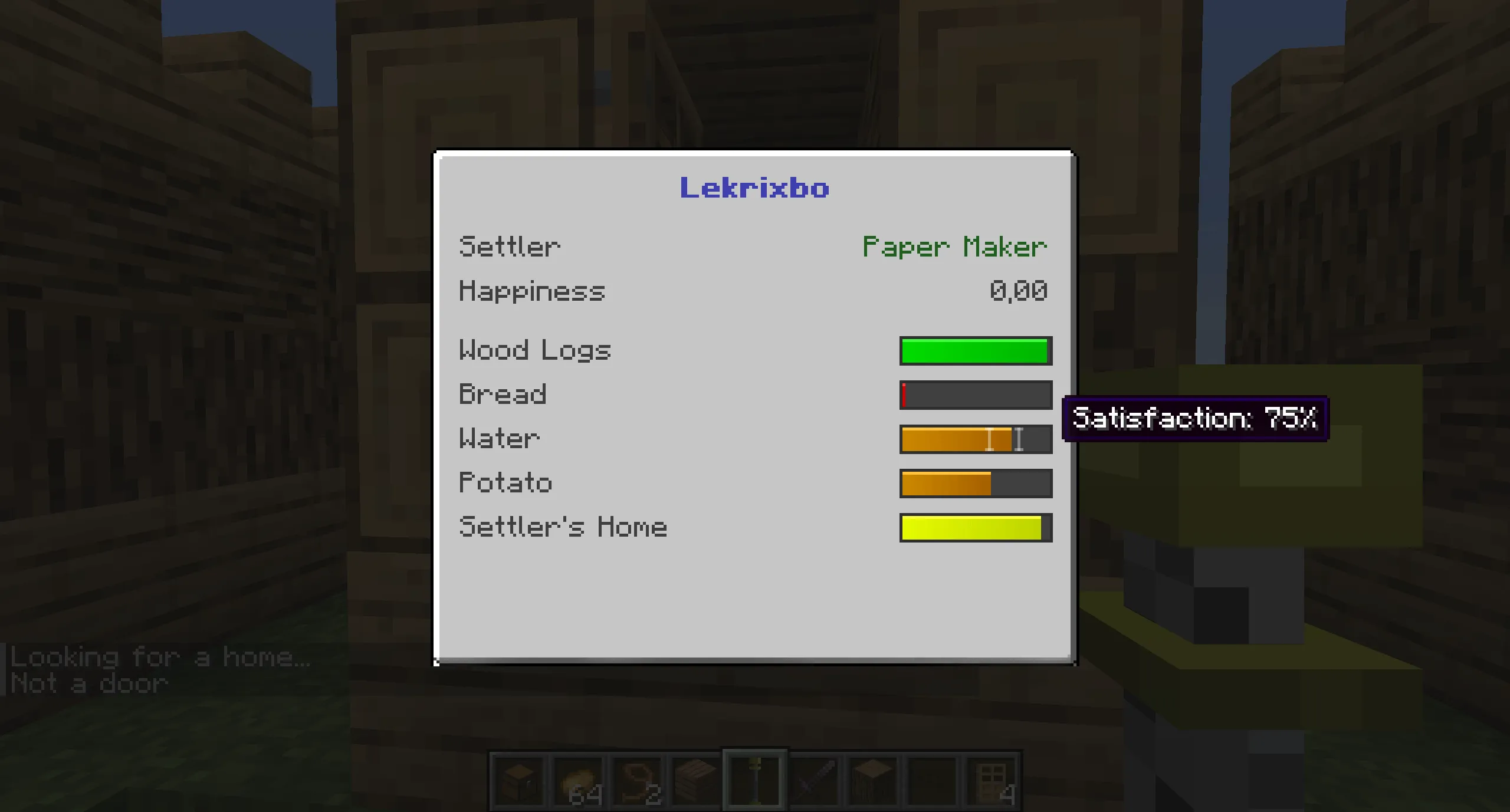Click the yellow Settler's Home bar
This screenshot has width=1510, height=812.
pos(975,527)
